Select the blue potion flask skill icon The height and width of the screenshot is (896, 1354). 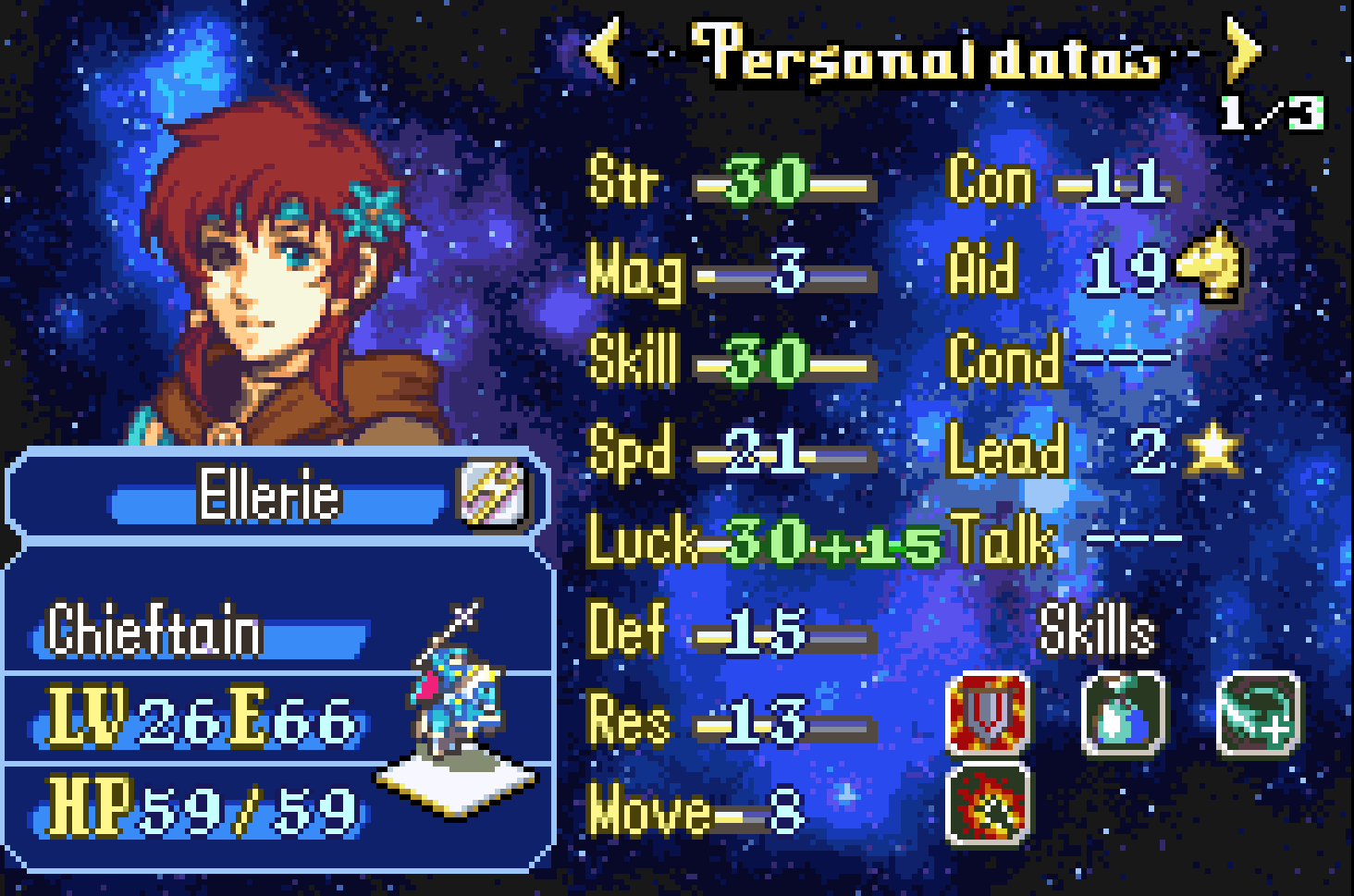tap(1124, 713)
